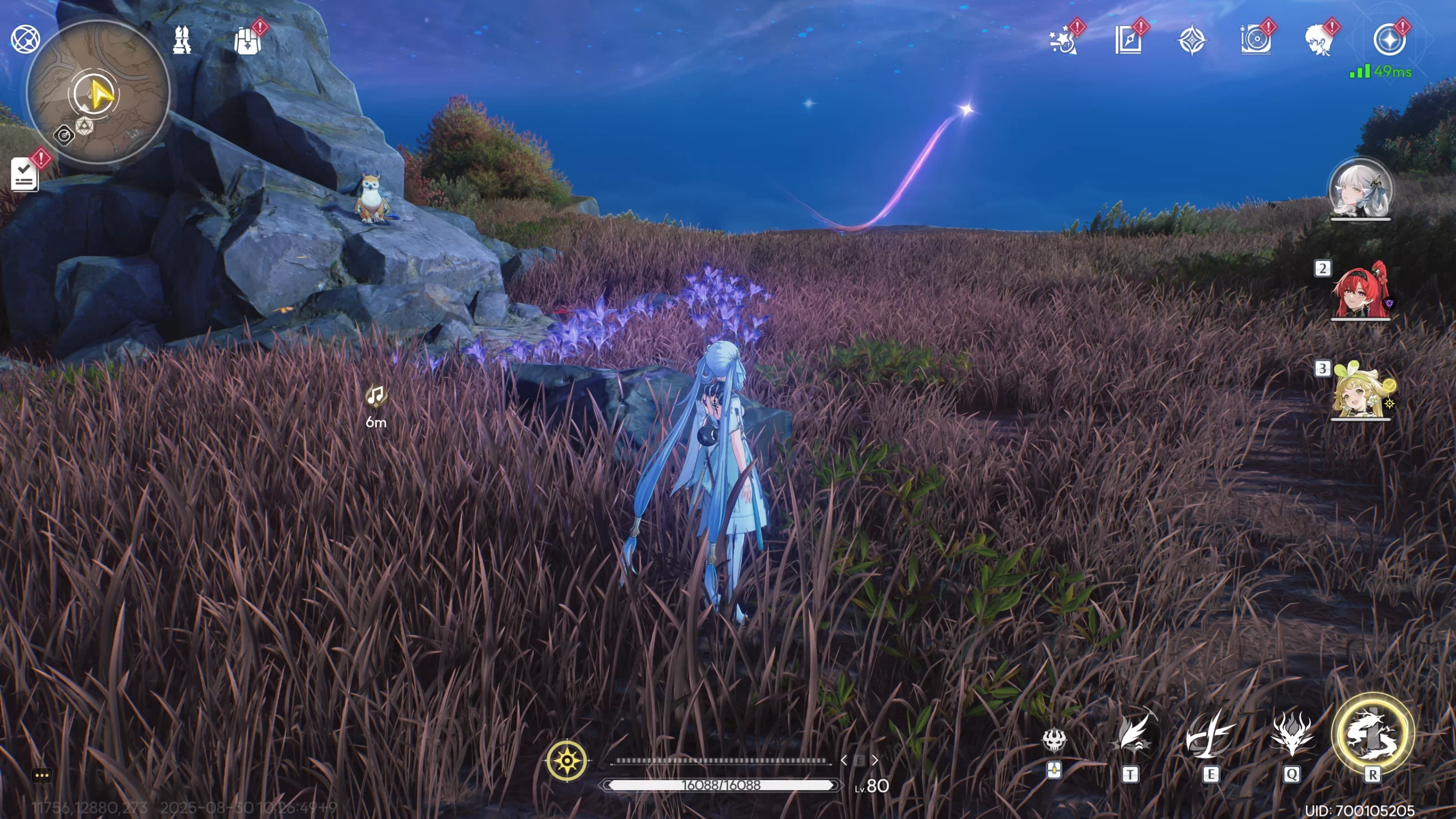Open the disc-shaped battle pass icon

pyautogui.click(x=1255, y=41)
